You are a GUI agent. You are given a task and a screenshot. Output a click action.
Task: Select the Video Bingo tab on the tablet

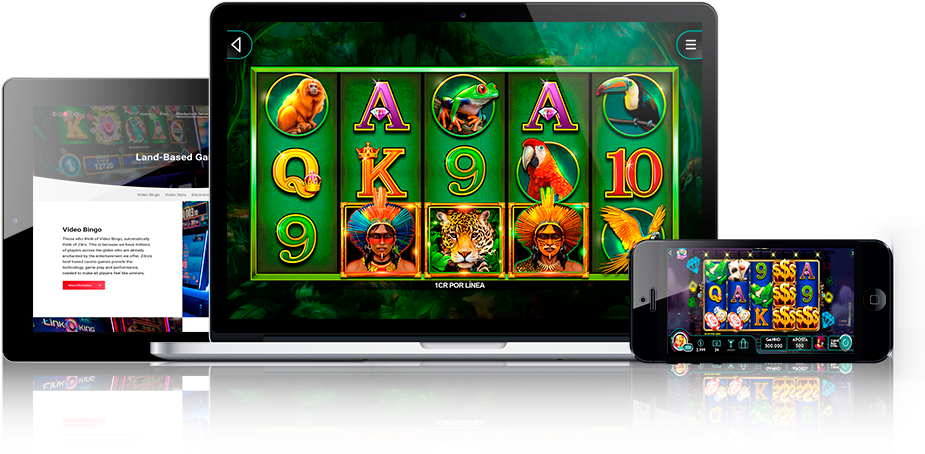pyautogui.click(x=148, y=194)
